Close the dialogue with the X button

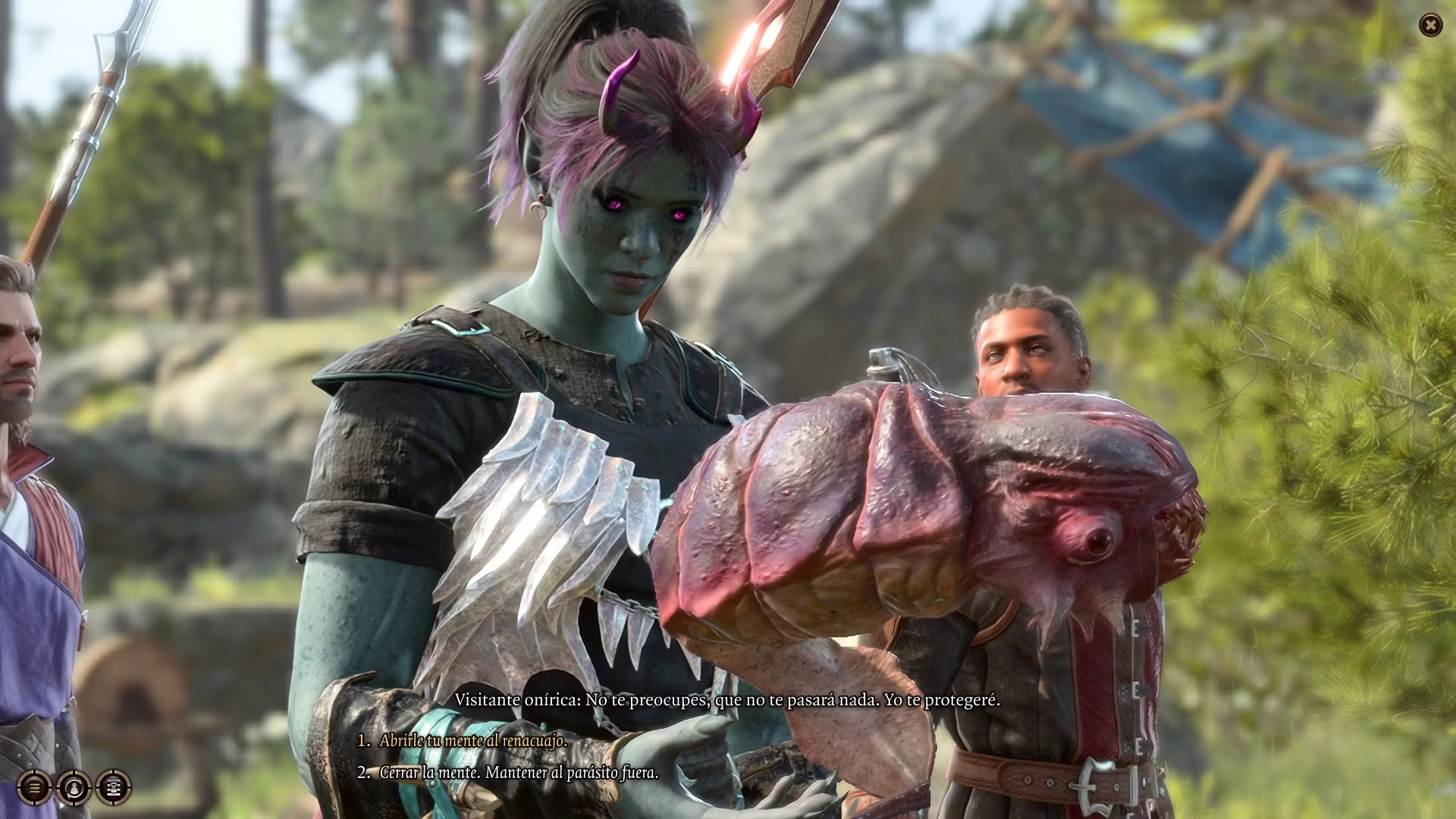click(1430, 26)
